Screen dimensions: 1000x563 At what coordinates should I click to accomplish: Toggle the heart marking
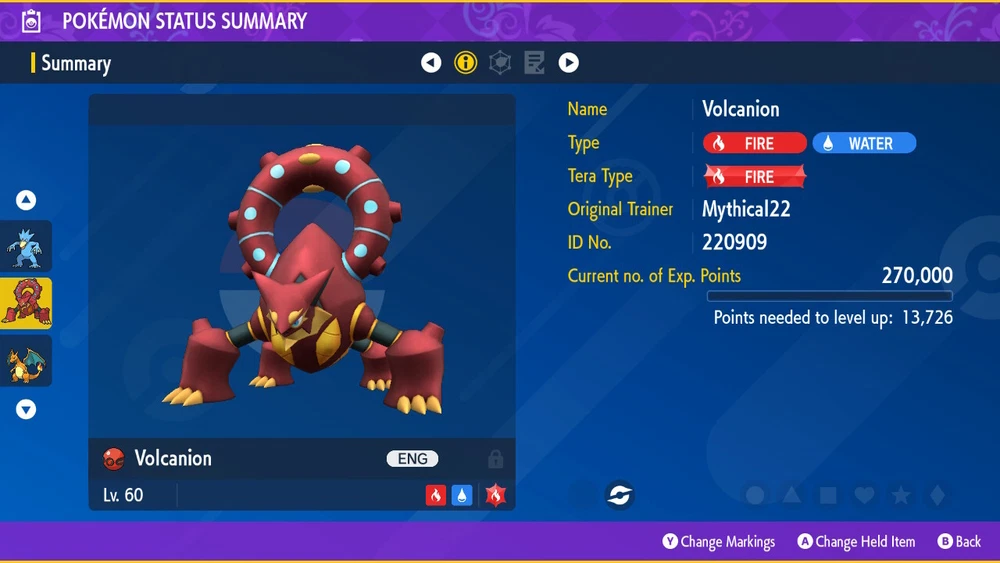864,495
